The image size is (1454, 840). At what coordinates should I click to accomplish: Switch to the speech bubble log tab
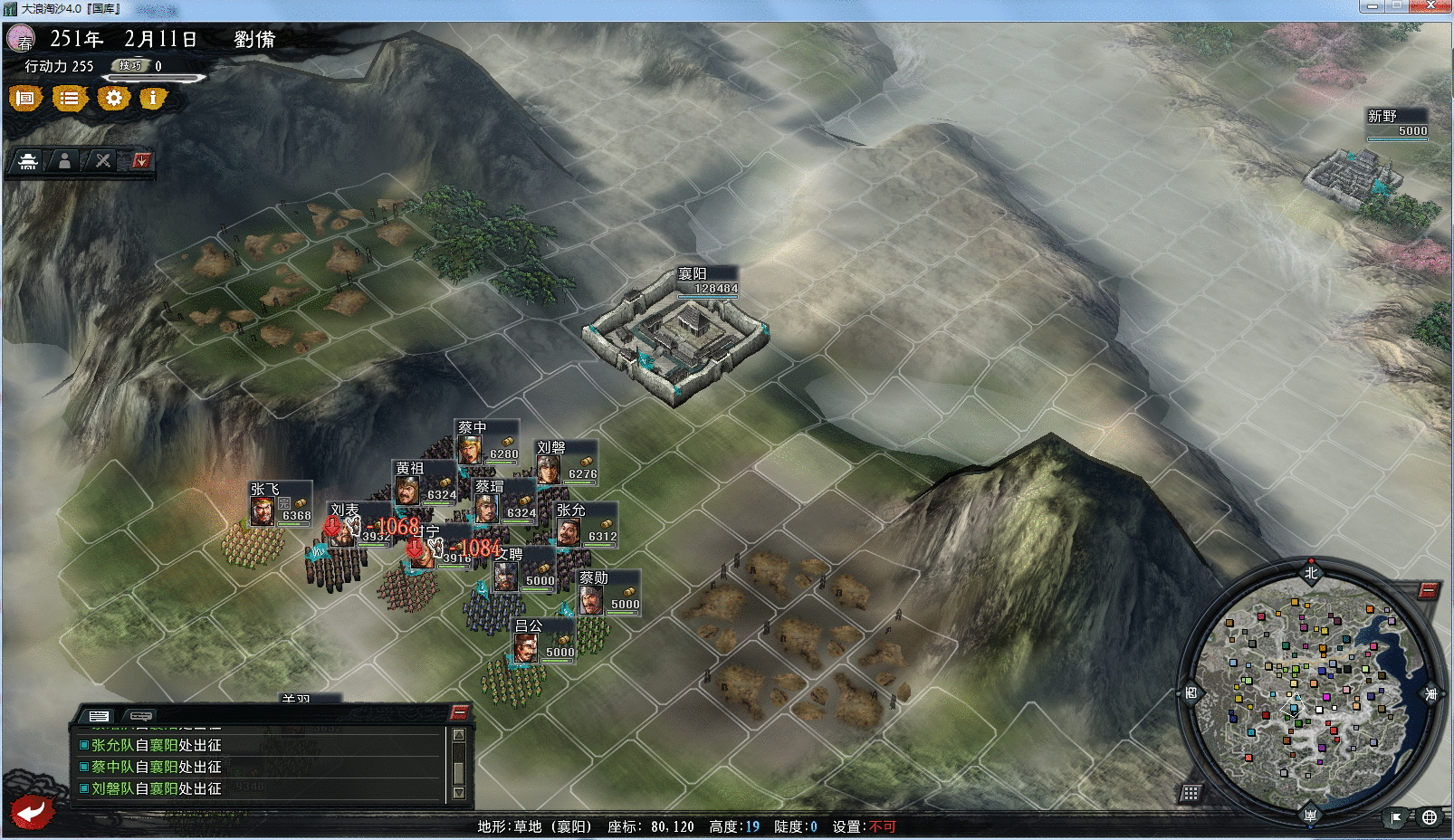[142, 716]
